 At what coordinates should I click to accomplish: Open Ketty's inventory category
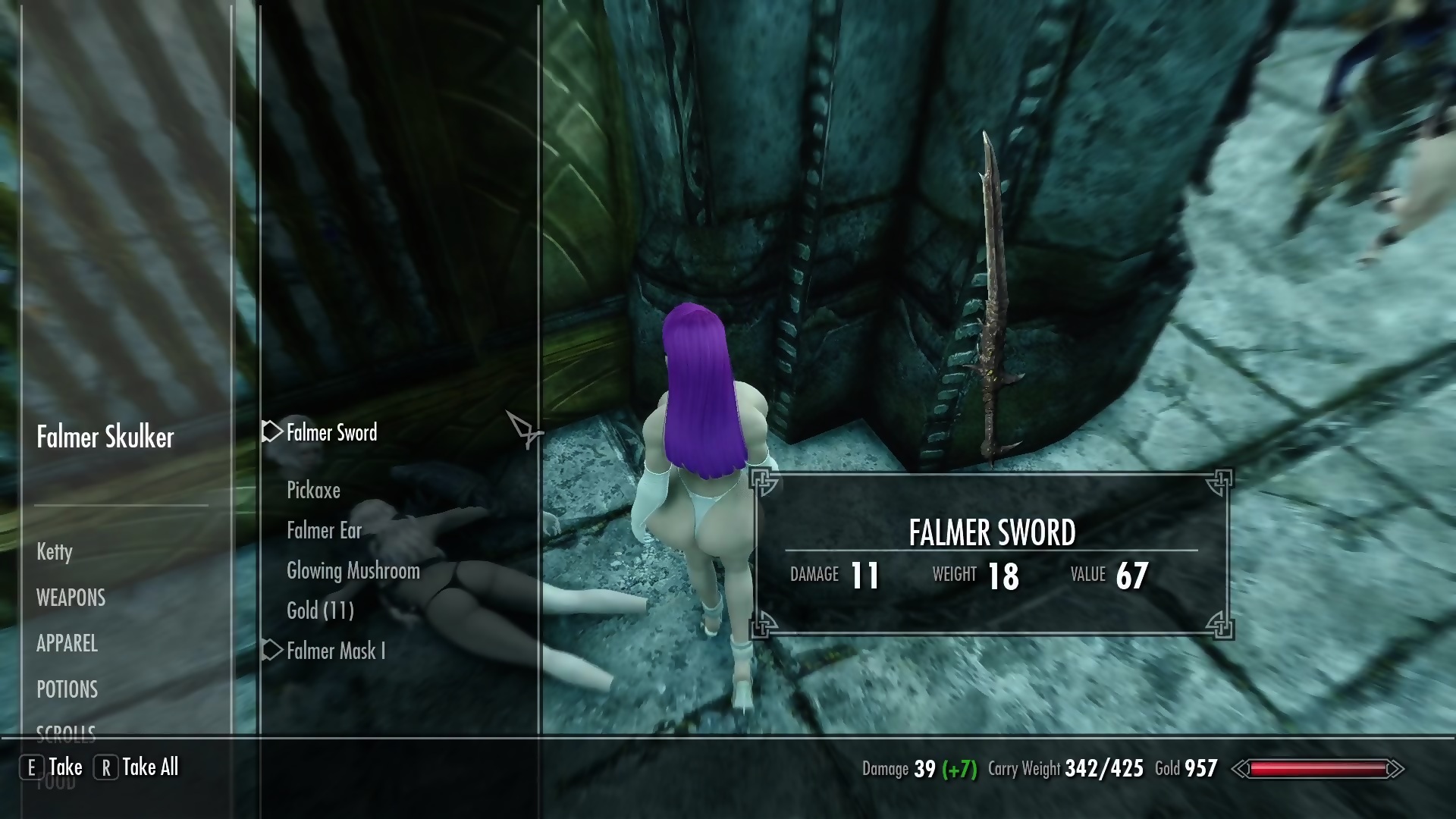[55, 551]
